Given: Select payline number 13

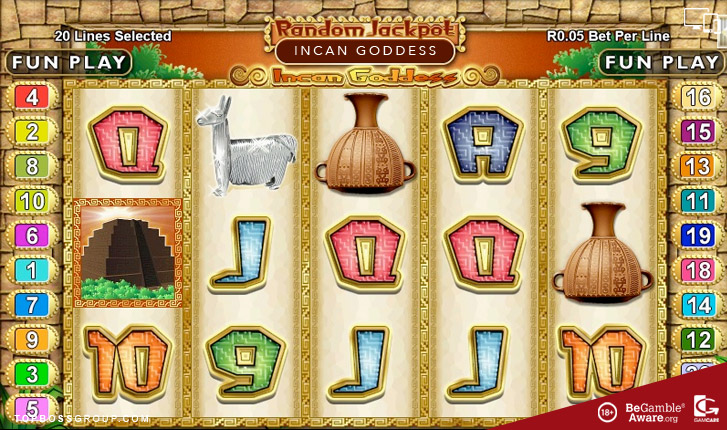Looking at the screenshot, I should click(x=696, y=166).
